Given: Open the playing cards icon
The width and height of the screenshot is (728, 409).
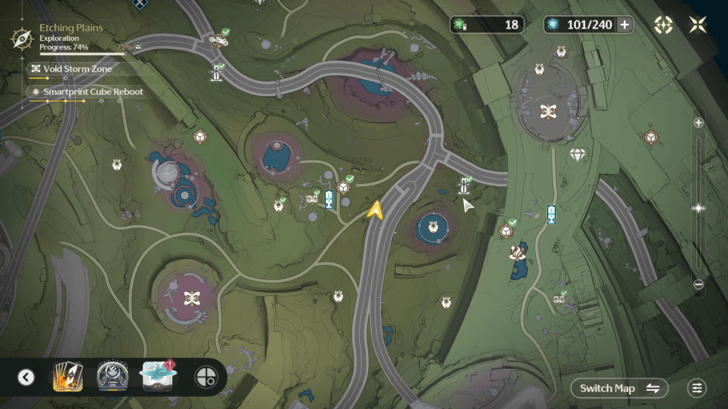Looking at the screenshot, I should point(67,377).
